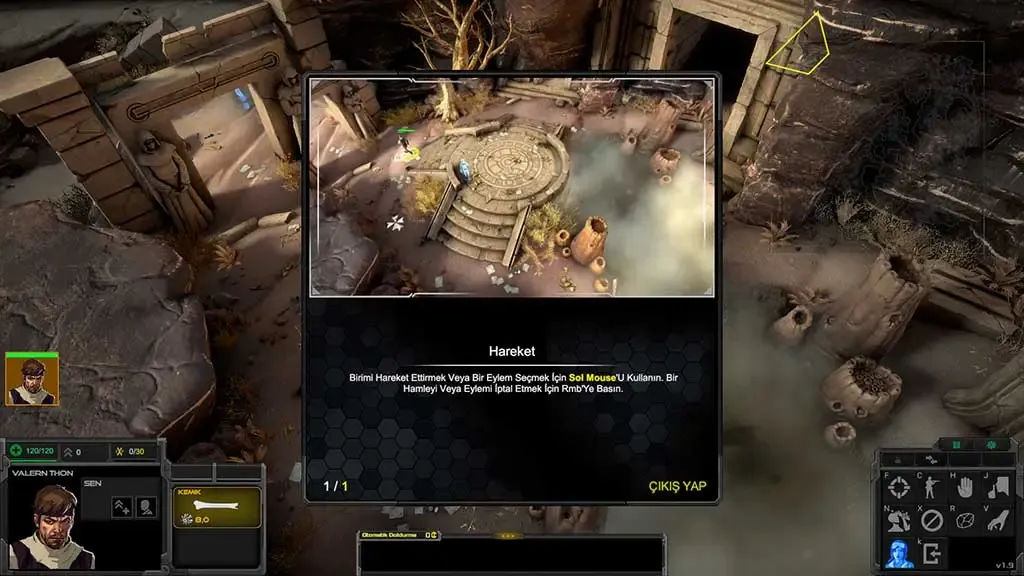Select the blue hologram figure icon
Image resolution: width=1024 pixels, height=576 pixels.
point(899,552)
